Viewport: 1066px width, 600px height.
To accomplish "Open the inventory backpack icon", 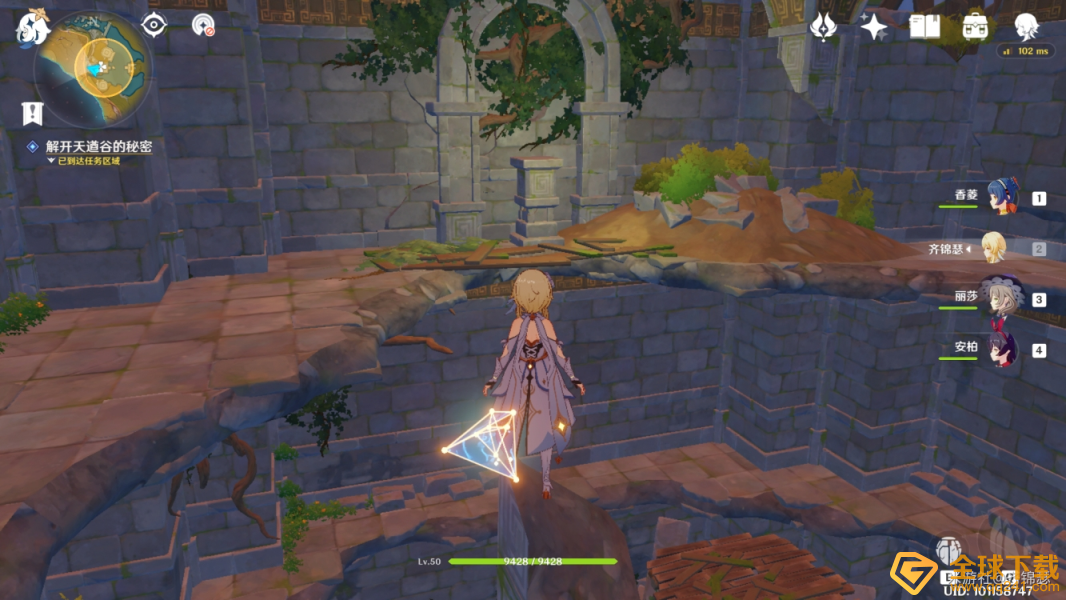I will (x=975, y=27).
